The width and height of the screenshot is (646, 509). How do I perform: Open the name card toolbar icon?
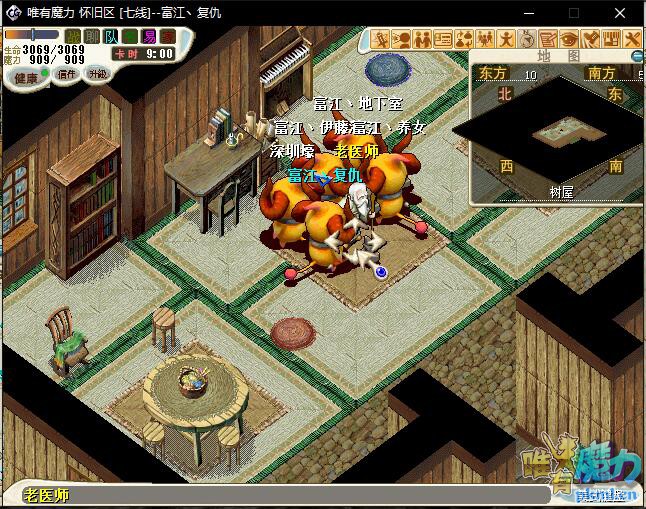click(x=443, y=39)
